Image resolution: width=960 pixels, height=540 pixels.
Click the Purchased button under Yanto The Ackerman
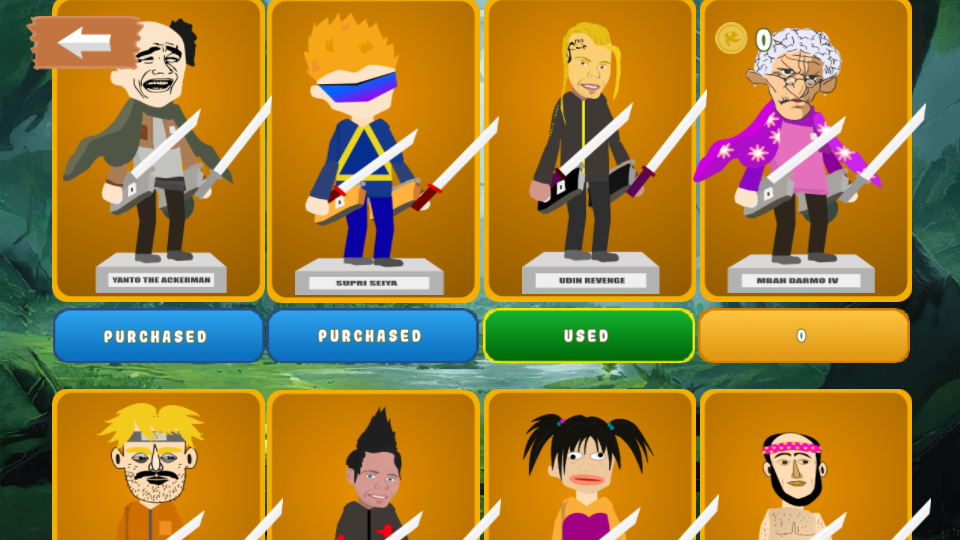[x=158, y=336]
